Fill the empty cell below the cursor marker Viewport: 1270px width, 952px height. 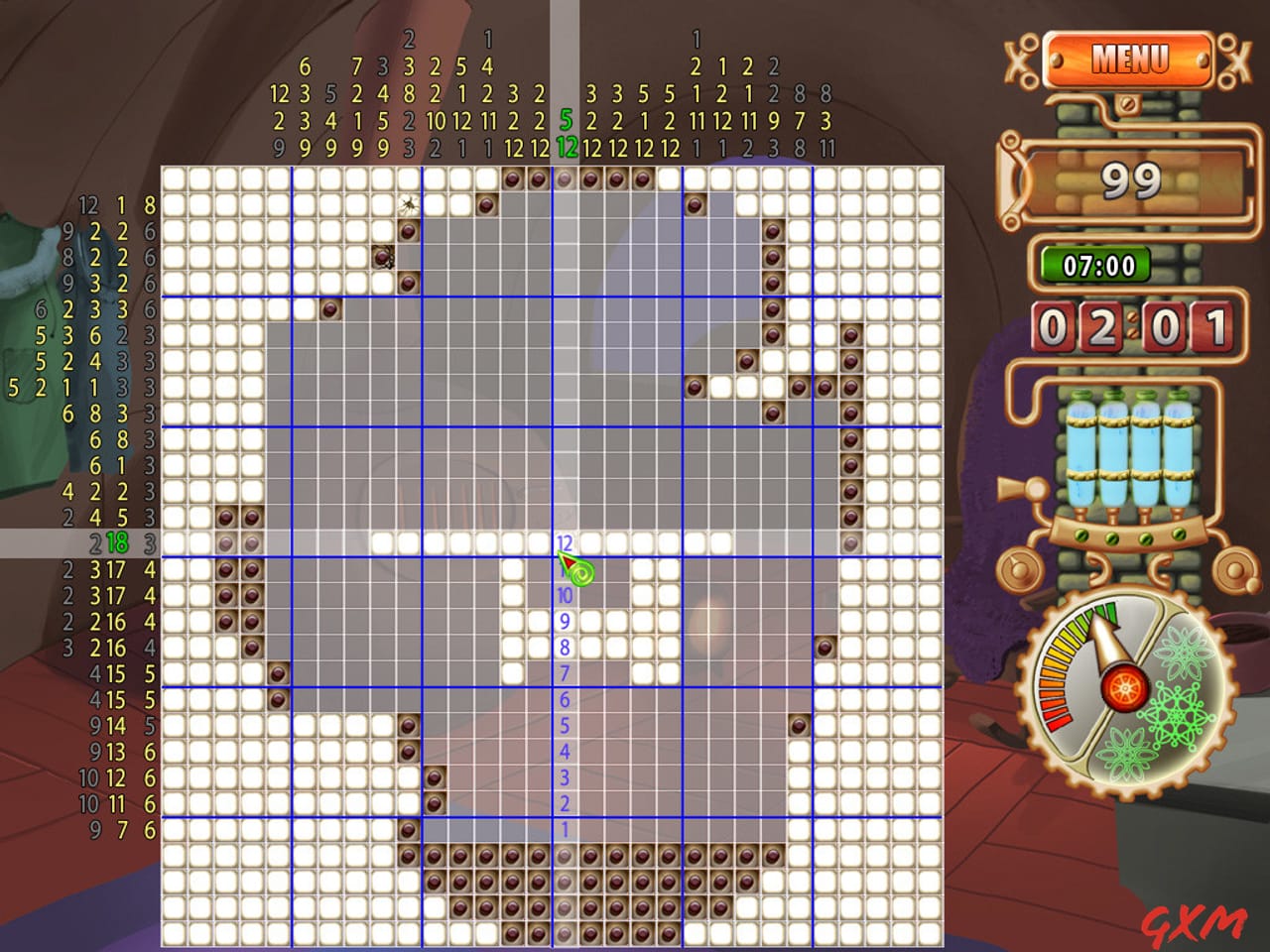click(x=565, y=595)
